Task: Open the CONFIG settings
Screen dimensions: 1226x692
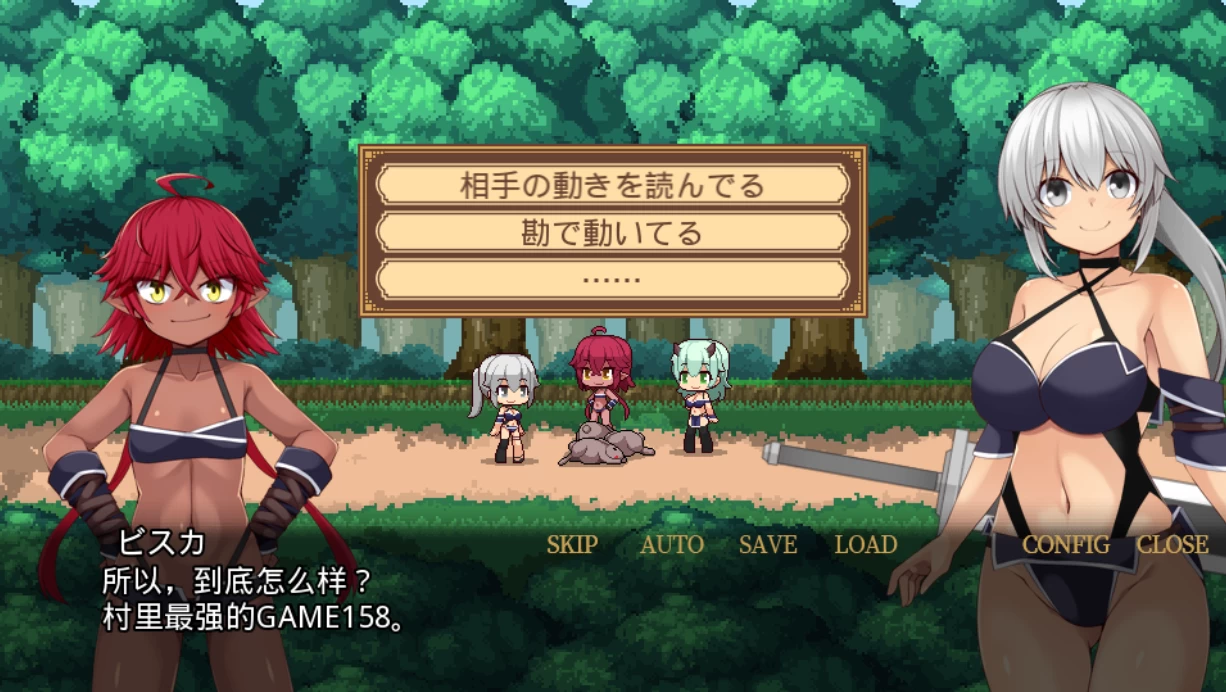Action: click(1066, 545)
